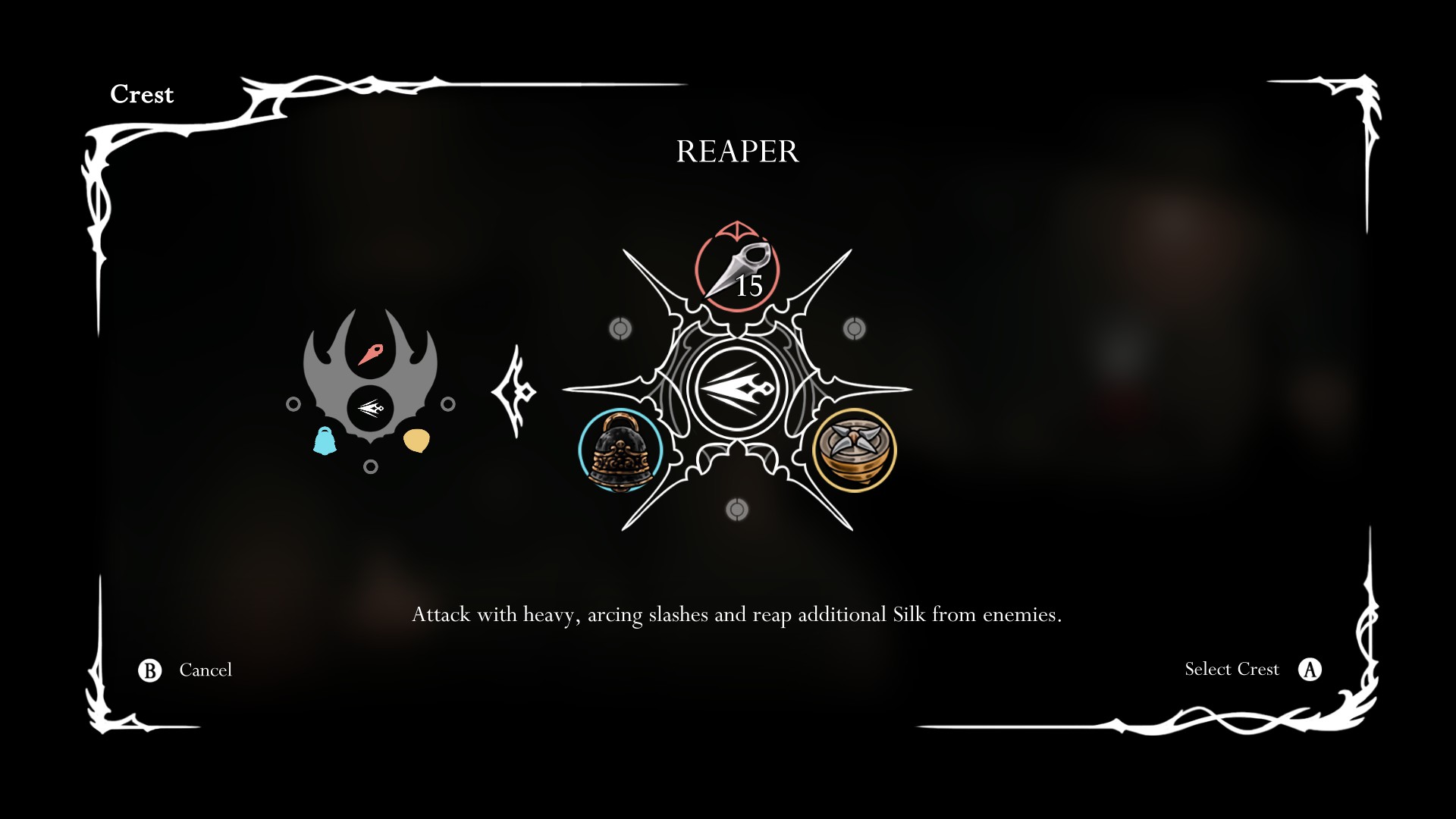Image resolution: width=1456 pixels, height=819 pixels.
Task: Click the Crest heading in the top-left
Action: pyautogui.click(x=142, y=94)
